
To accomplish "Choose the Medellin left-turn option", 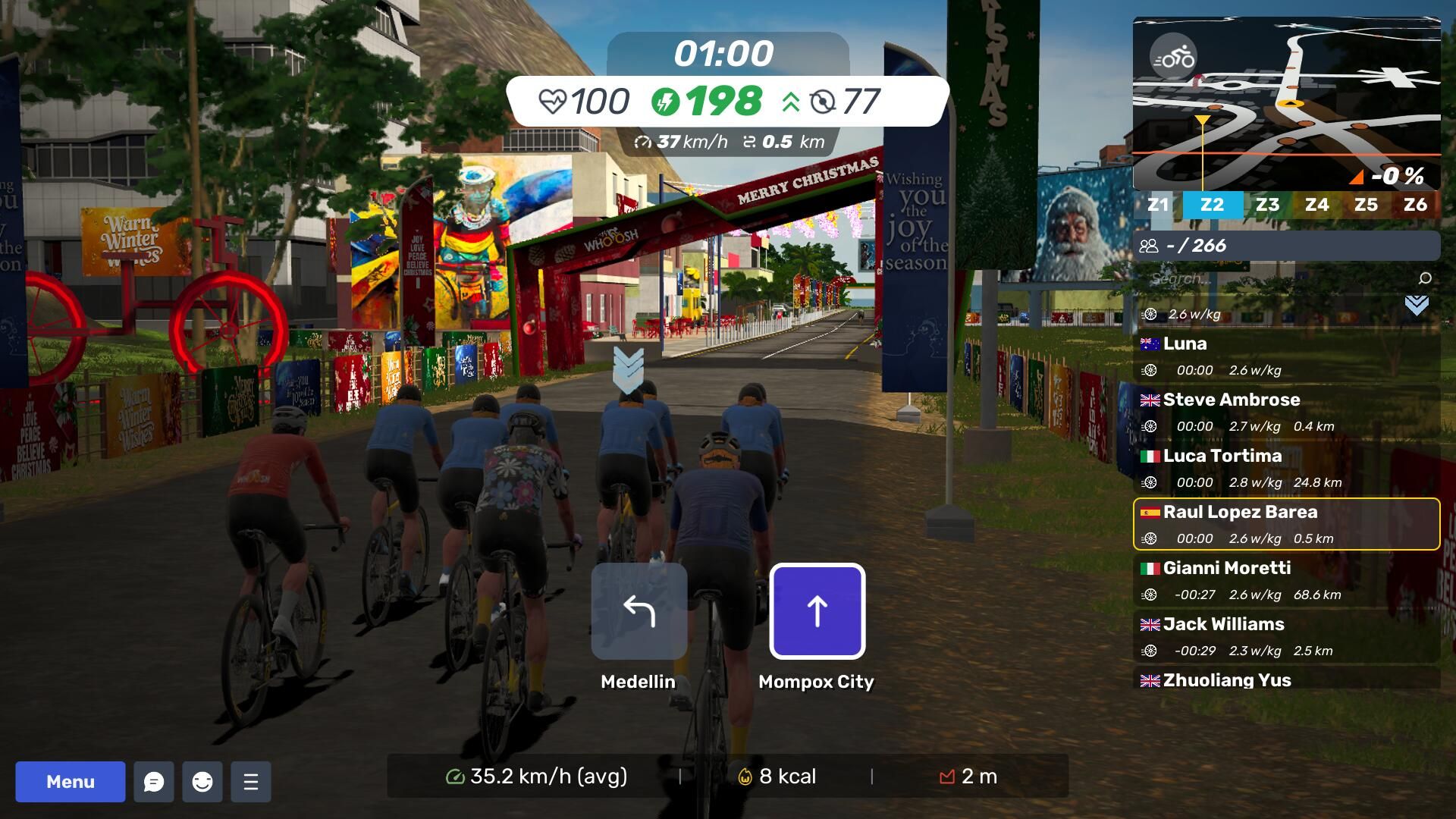I will 639,611.
